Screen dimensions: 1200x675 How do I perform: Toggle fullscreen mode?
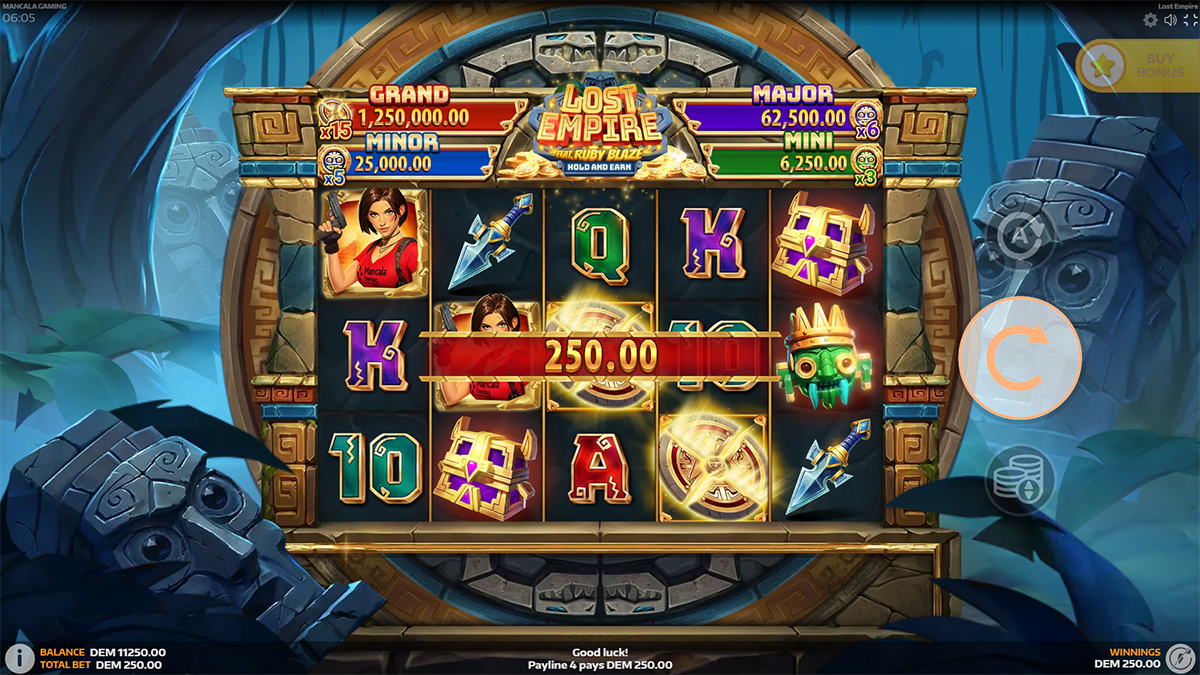pos(1190,20)
